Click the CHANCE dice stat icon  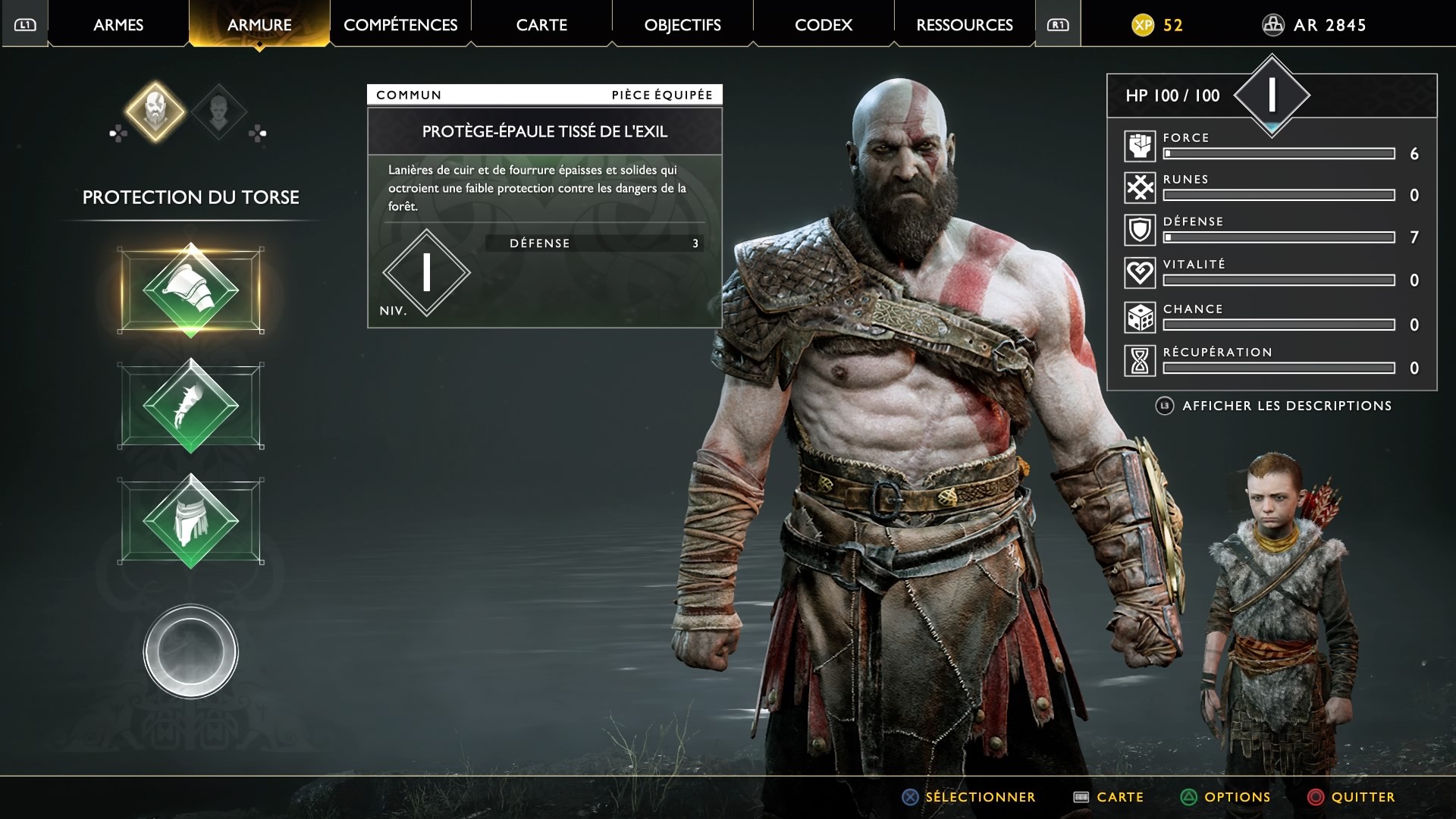tap(1140, 318)
